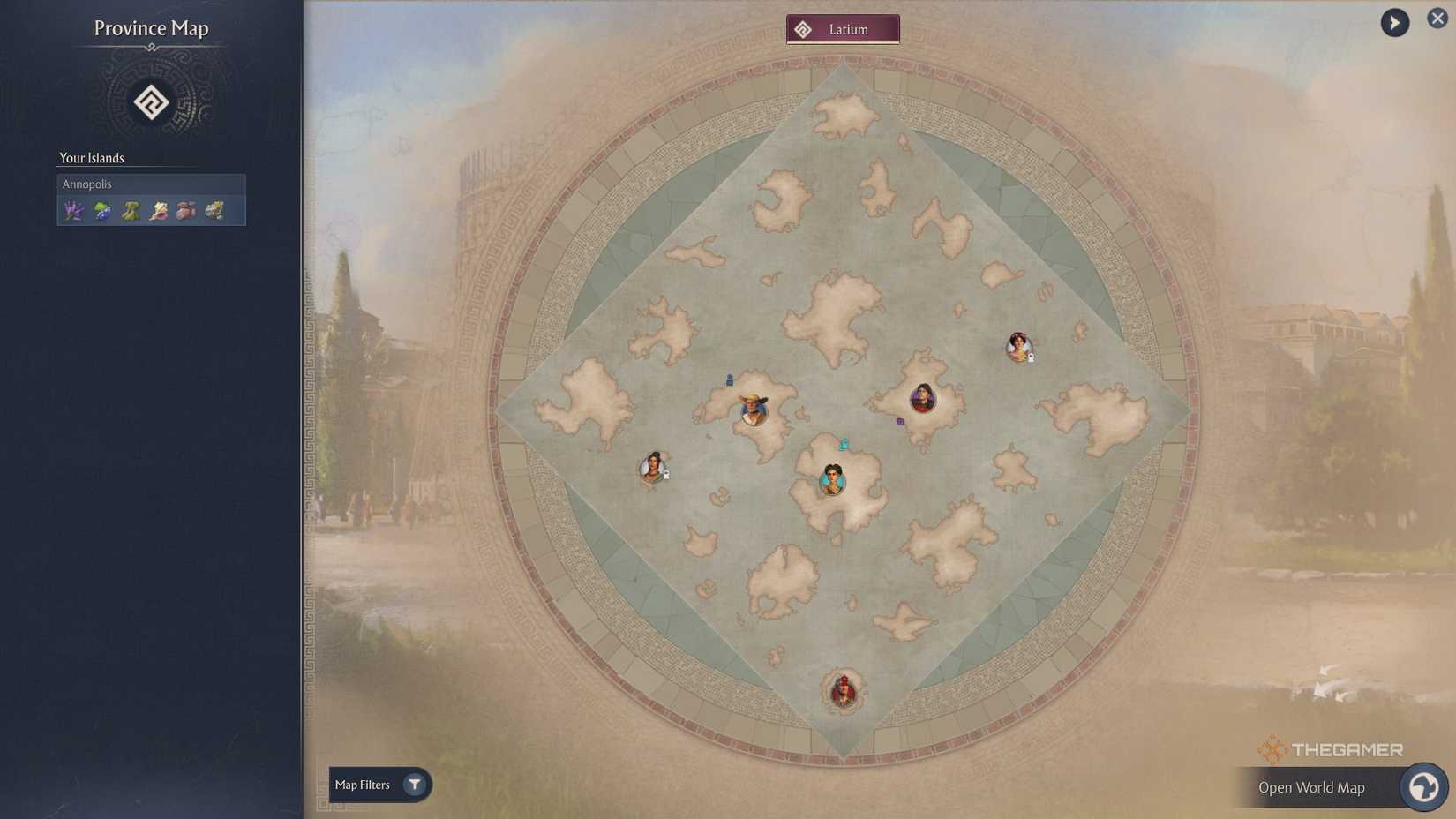1456x819 pixels.
Task: Select the gold ore resource icon
Action: pyautogui.click(x=214, y=209)
